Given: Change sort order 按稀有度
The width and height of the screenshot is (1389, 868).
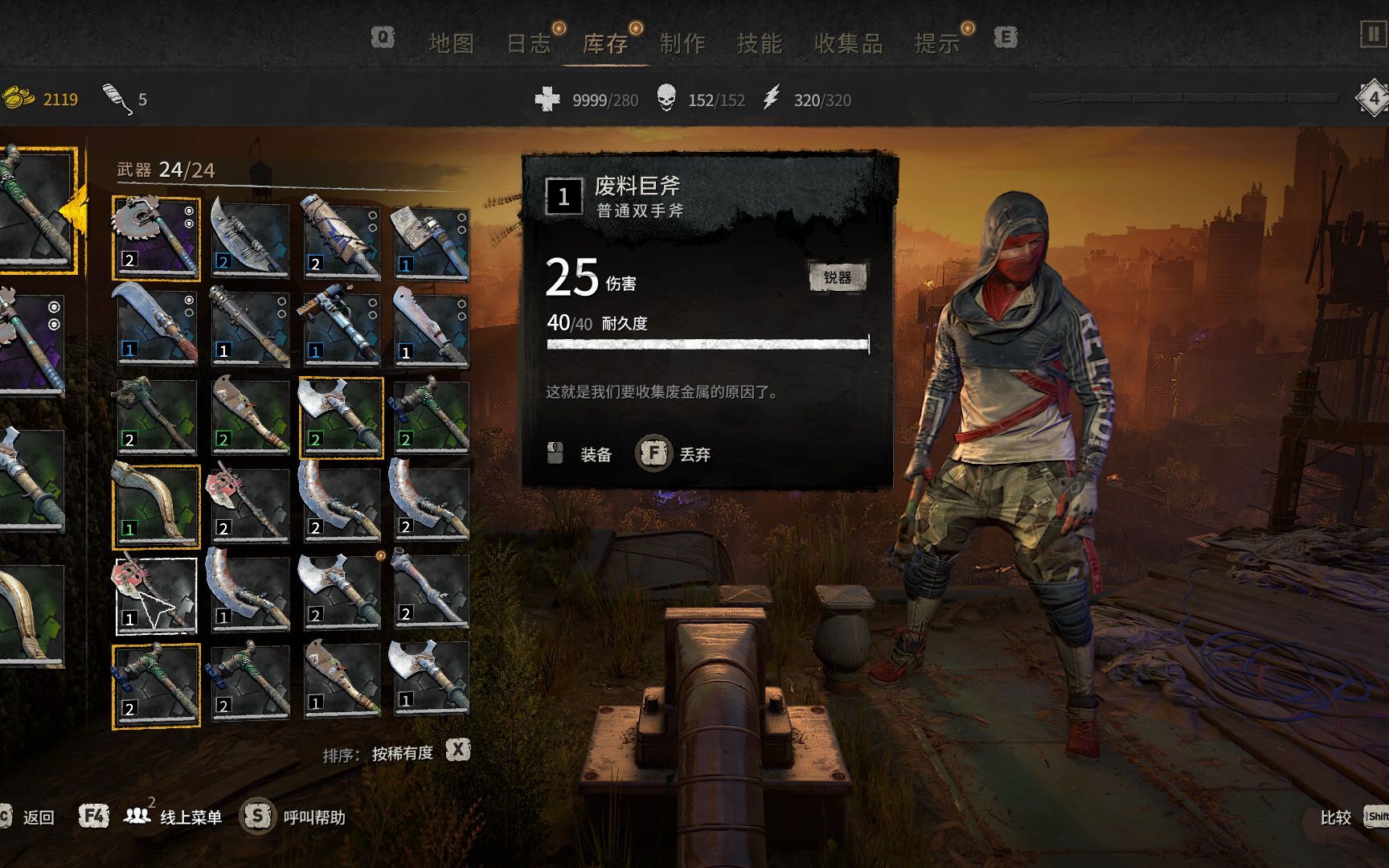Looking at the screenshot, I should (x=402, y=753).
